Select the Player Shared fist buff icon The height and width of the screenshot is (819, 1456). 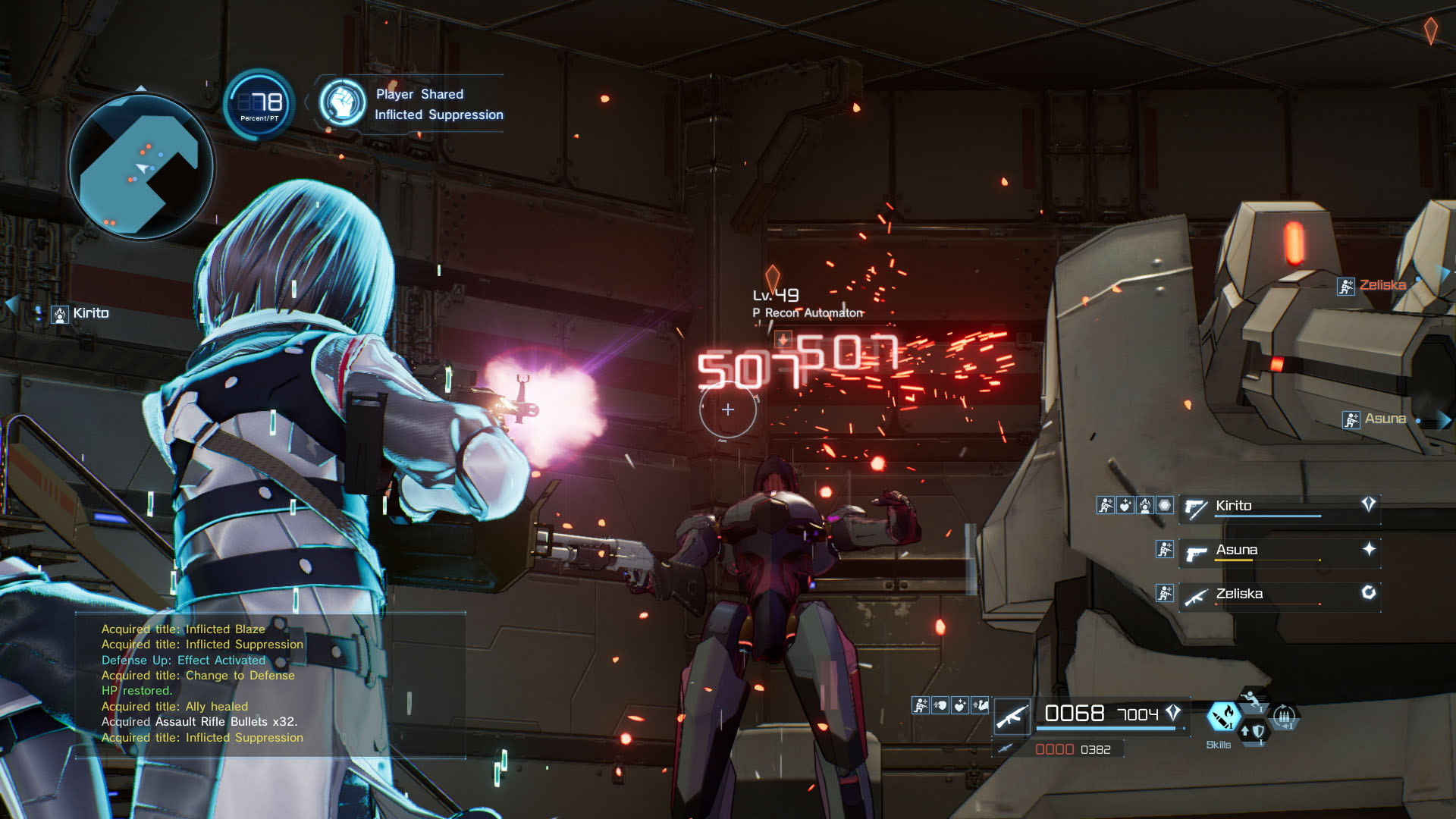[x=343, y=102]
